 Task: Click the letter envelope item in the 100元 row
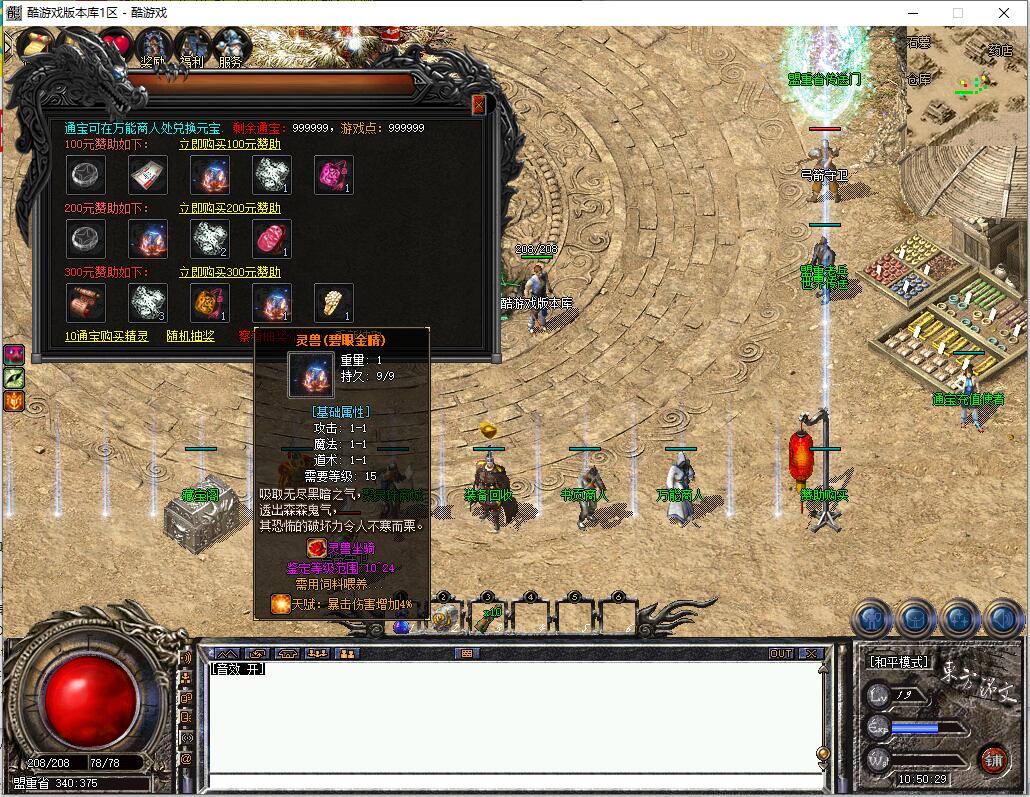click(x=147, y=175)
